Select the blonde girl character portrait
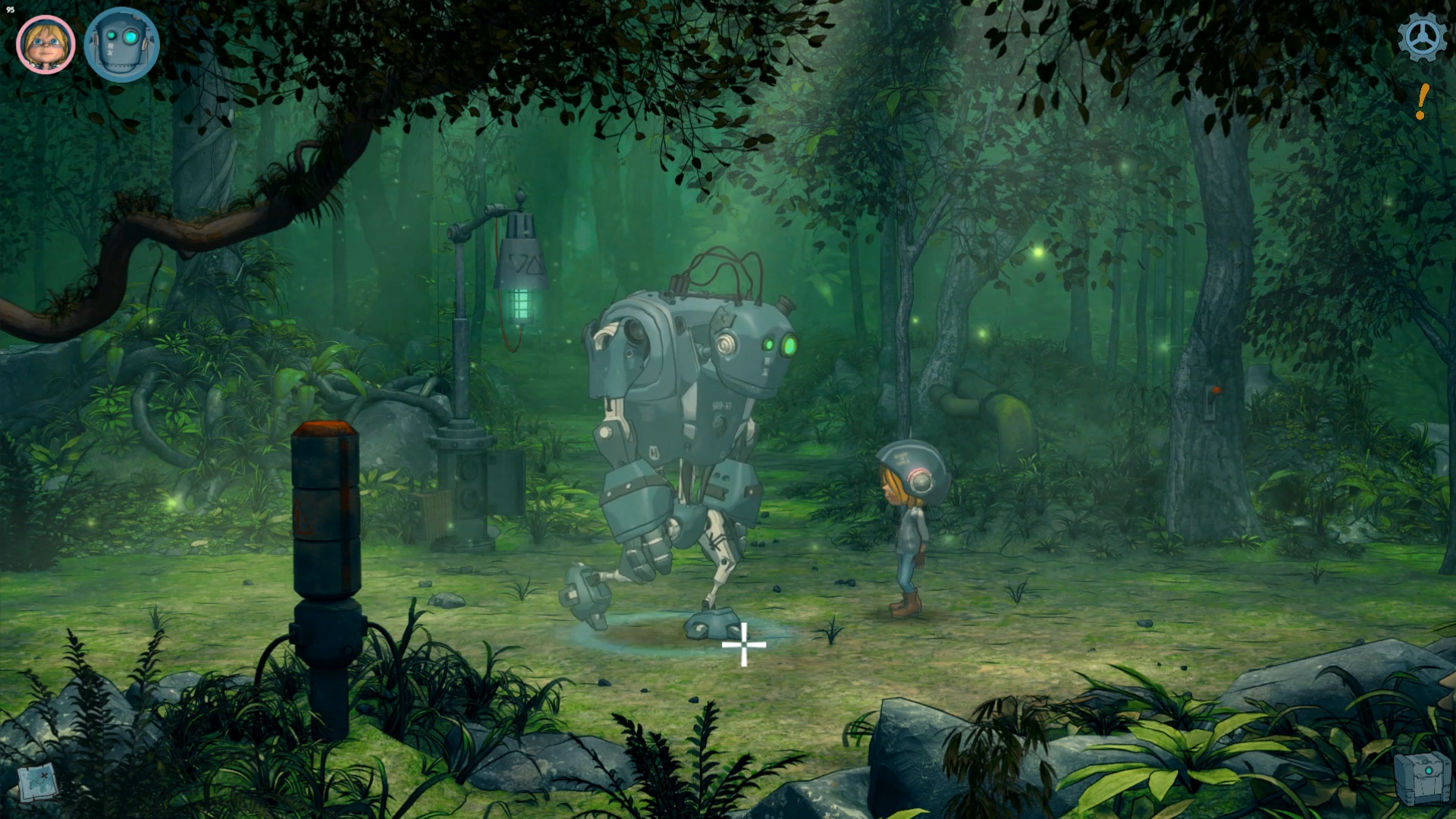 point(45,45)
